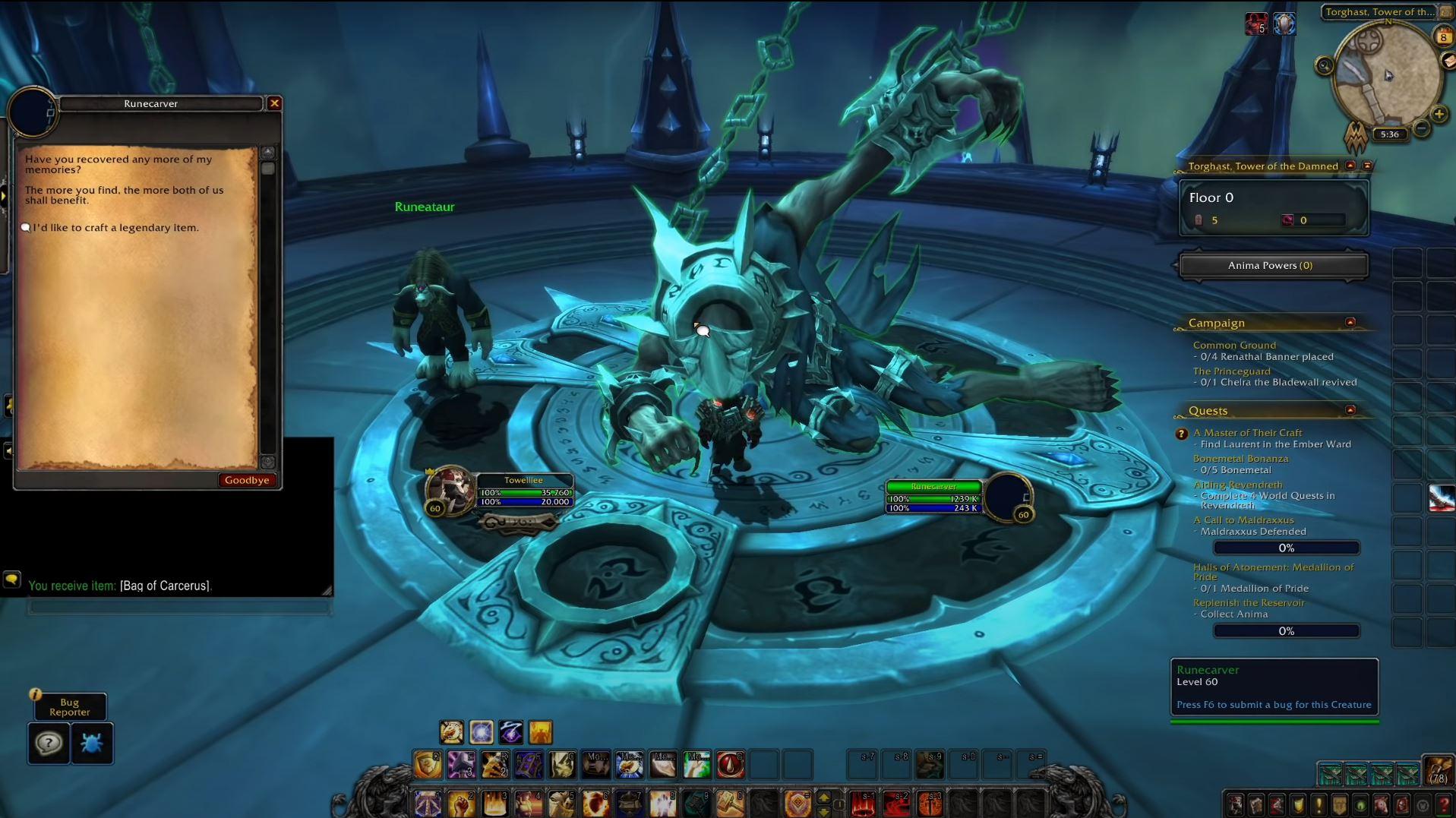
Task: Select "I'd like to craft a legendary item"
Action: click(111, 227)
